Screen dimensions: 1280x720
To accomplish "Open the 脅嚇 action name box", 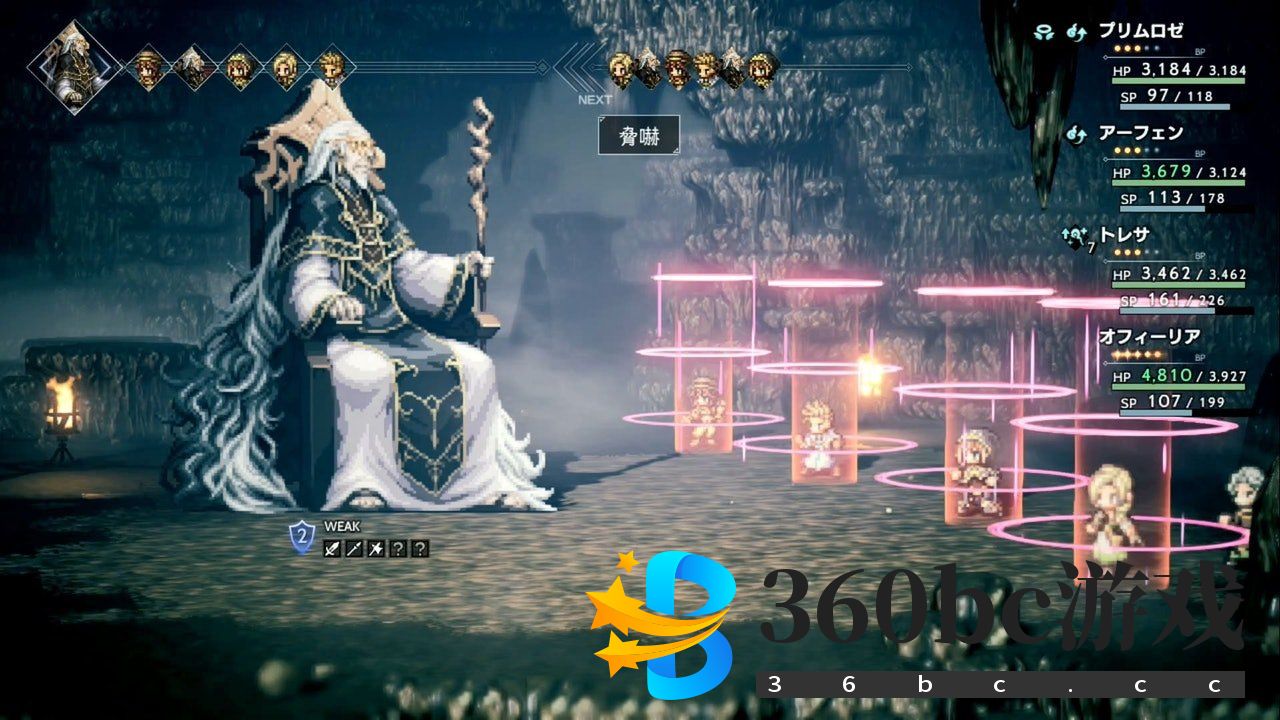I will coord(639,134).
